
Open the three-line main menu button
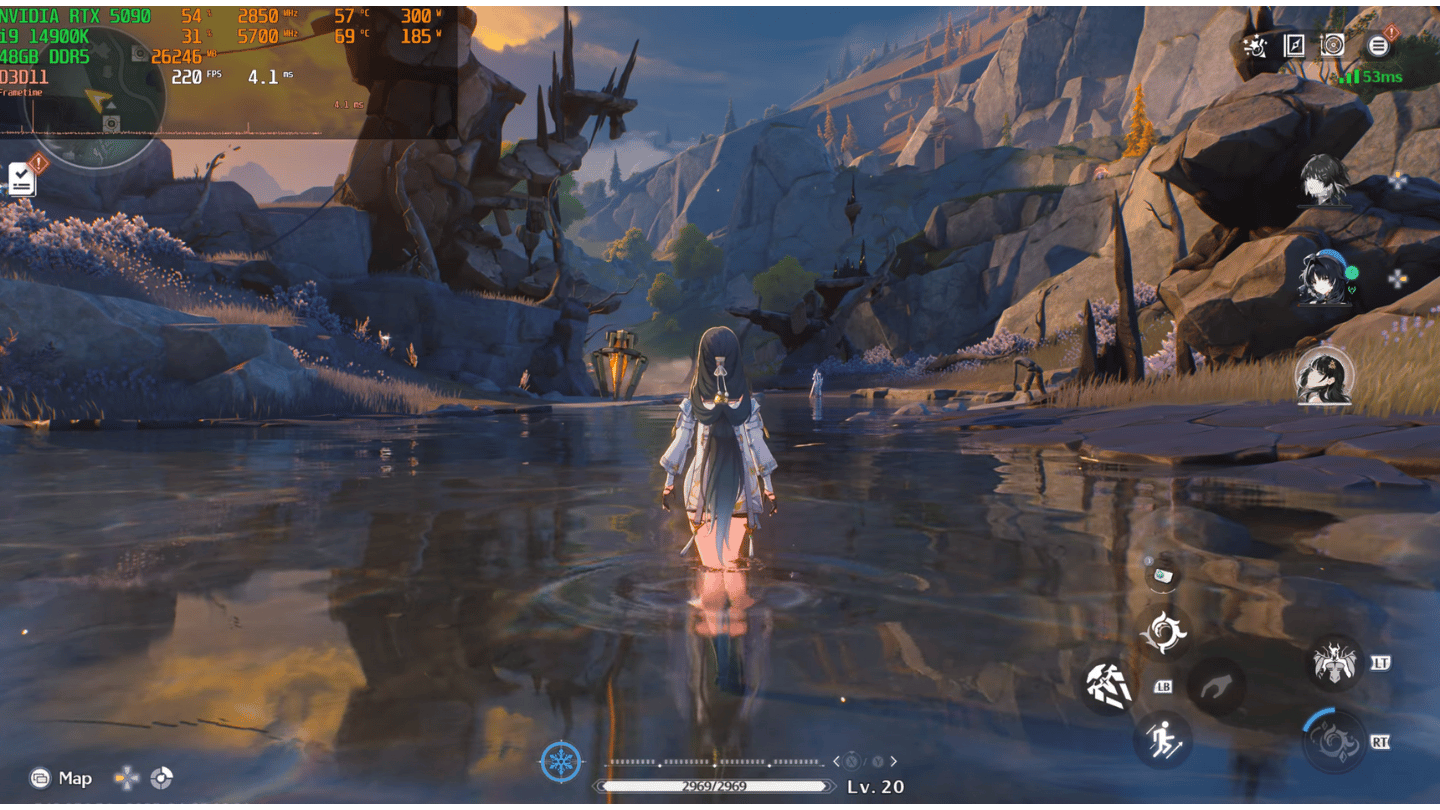coord(1378,45)
